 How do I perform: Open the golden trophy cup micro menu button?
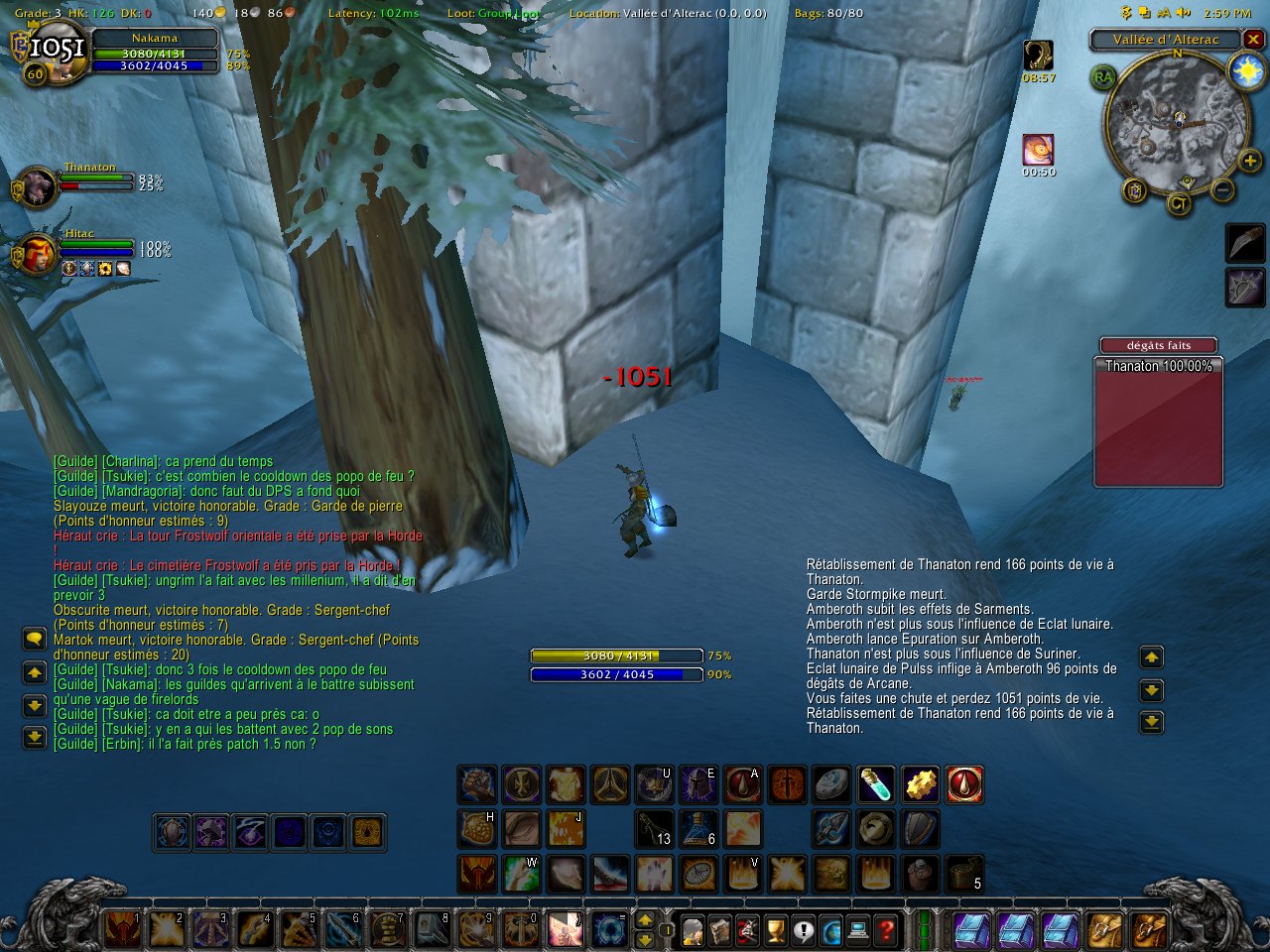coord(775,930)
